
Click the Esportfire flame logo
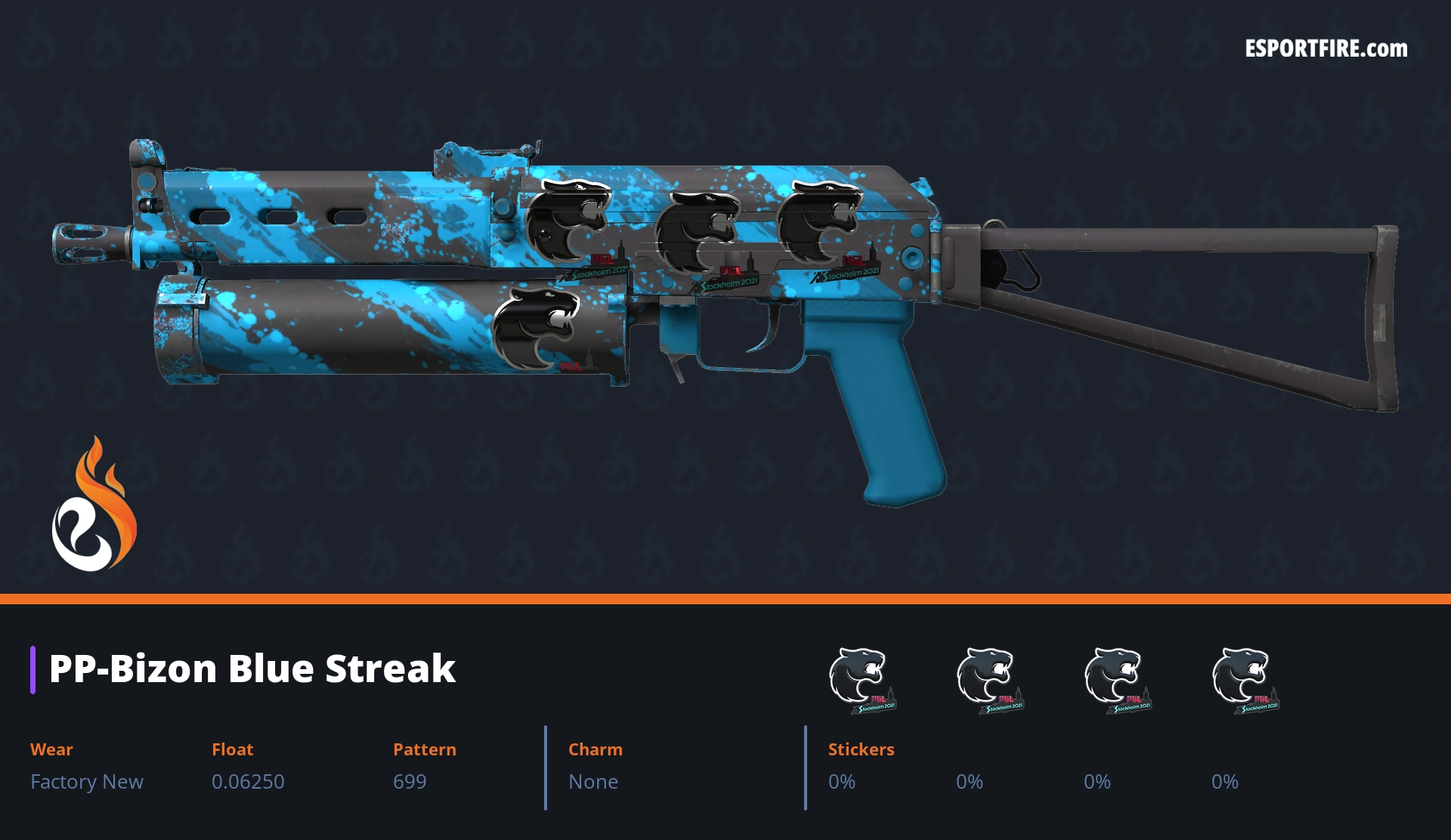point(94,505)
